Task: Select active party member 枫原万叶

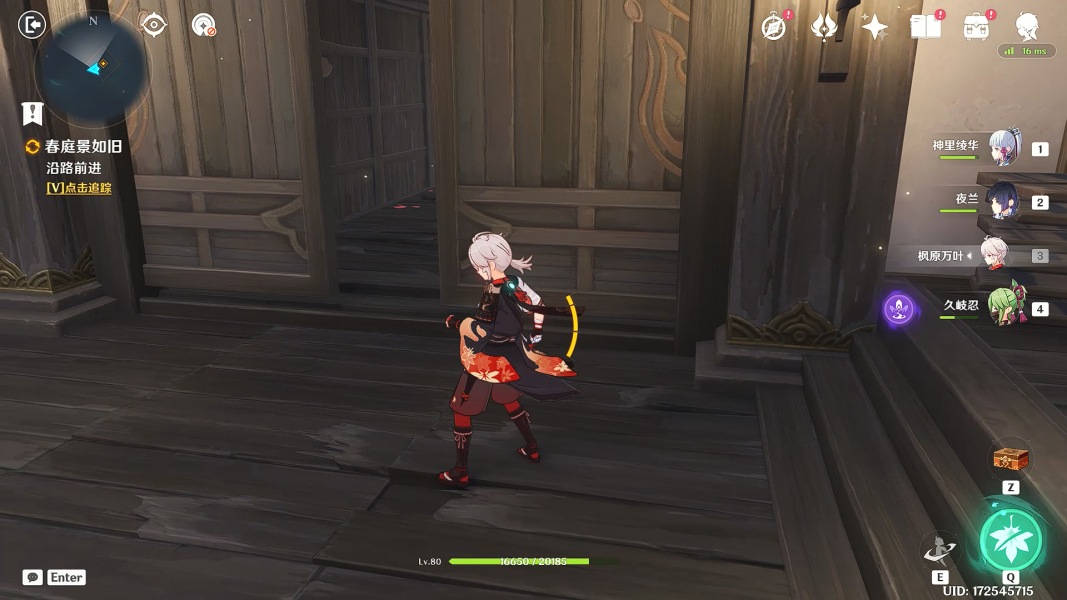Action: click(x=994, y=255)
